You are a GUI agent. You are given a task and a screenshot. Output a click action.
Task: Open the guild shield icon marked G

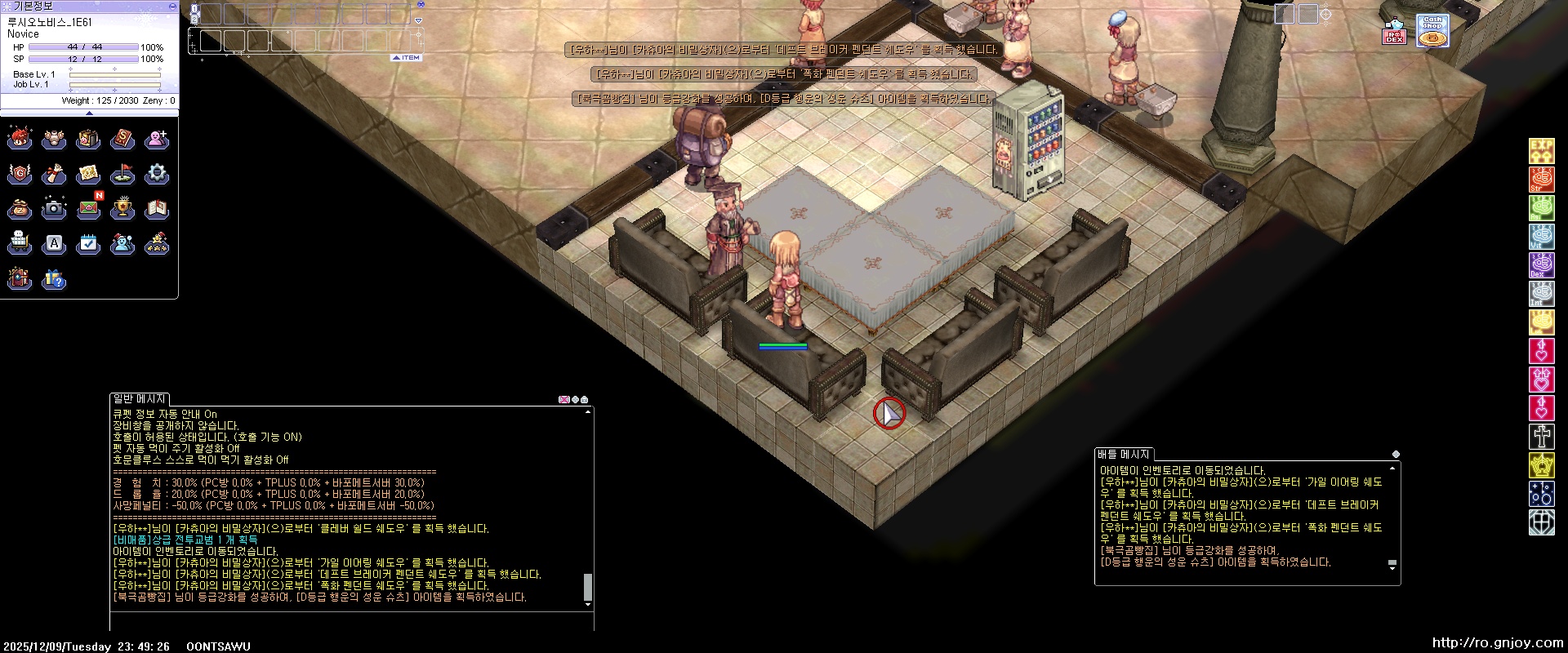click(20, 174)
